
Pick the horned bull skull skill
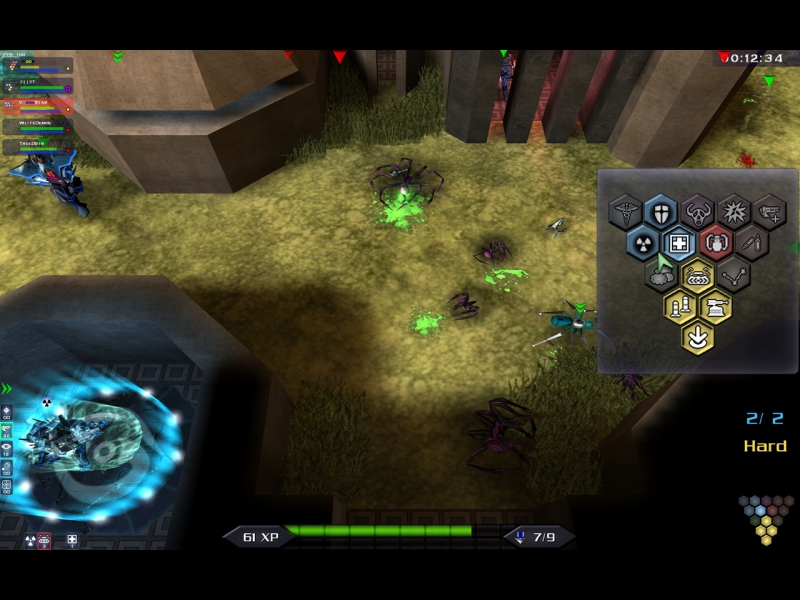(697, 212)
